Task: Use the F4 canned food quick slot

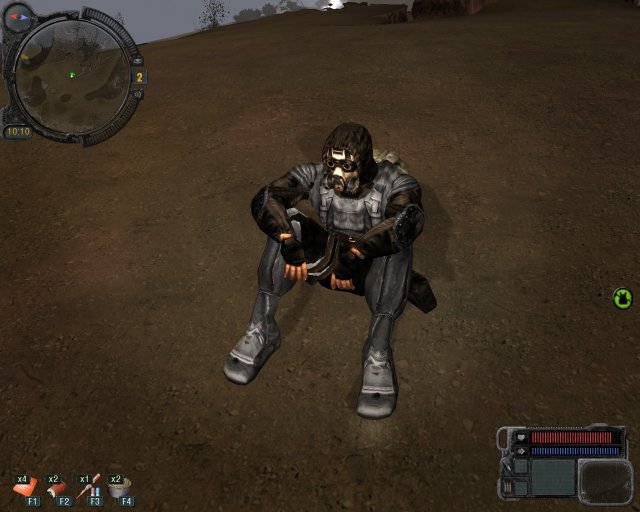Action: click(x=120, y=488)
